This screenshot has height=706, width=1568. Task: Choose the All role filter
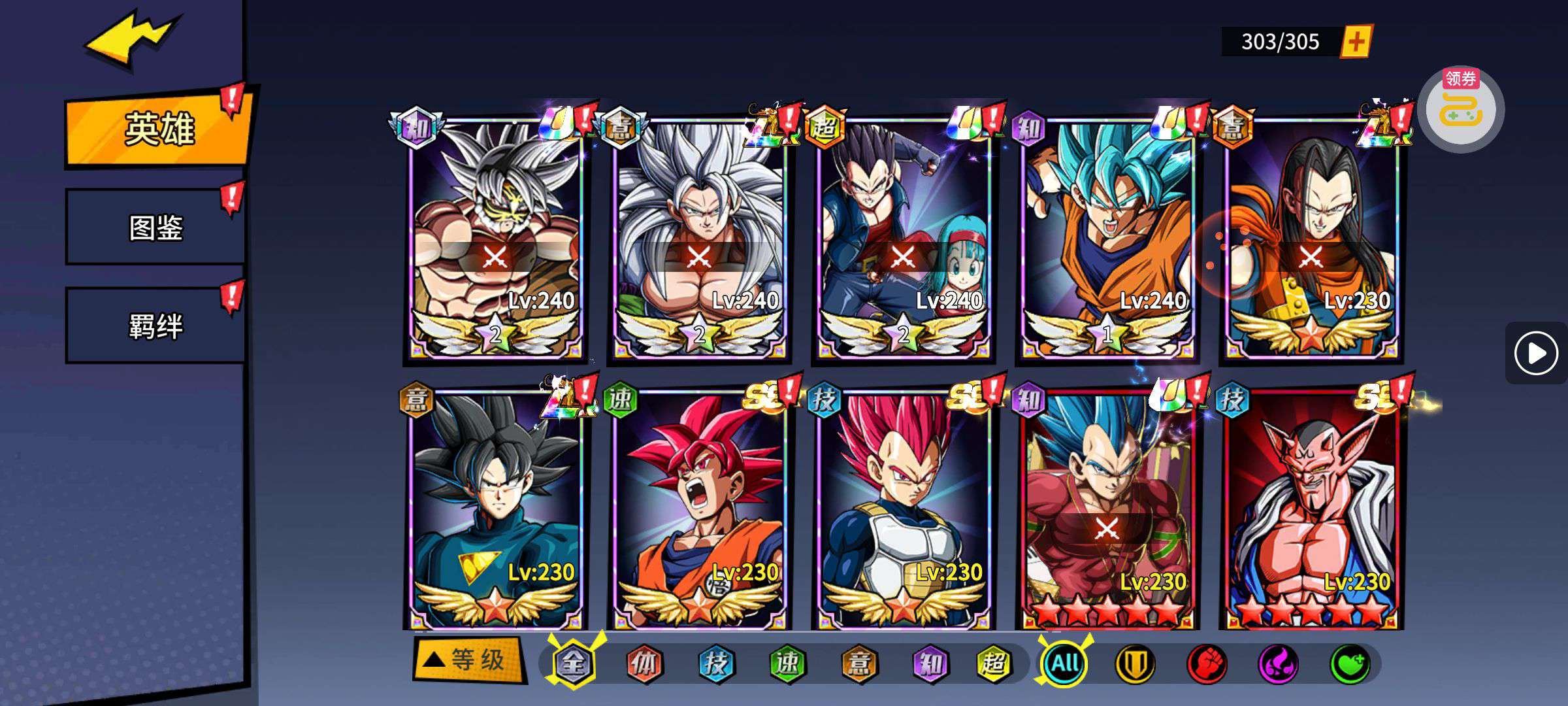click(x=1064, y=664)
